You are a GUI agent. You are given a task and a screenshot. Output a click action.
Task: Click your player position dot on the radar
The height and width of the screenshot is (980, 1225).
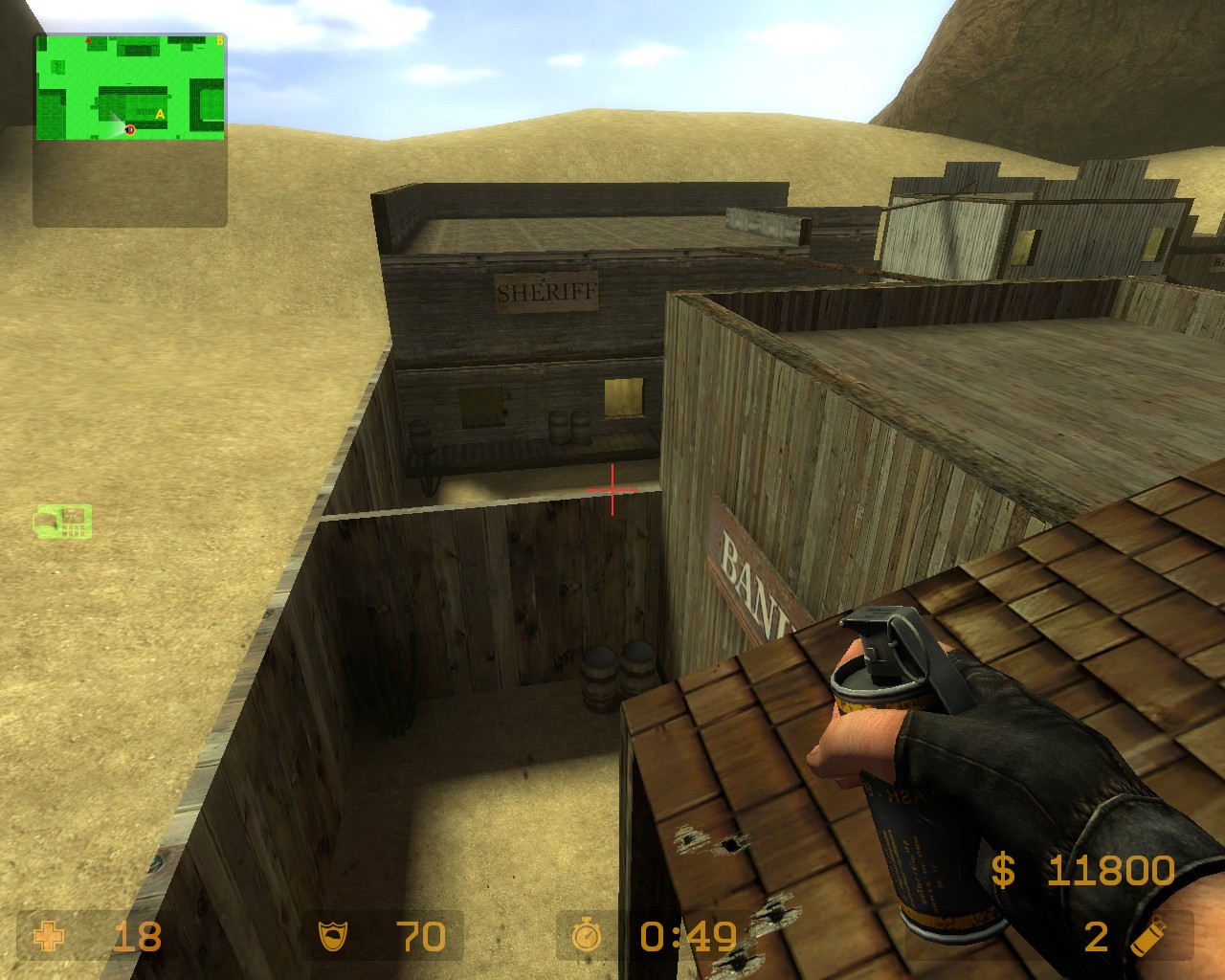(130, 130)
